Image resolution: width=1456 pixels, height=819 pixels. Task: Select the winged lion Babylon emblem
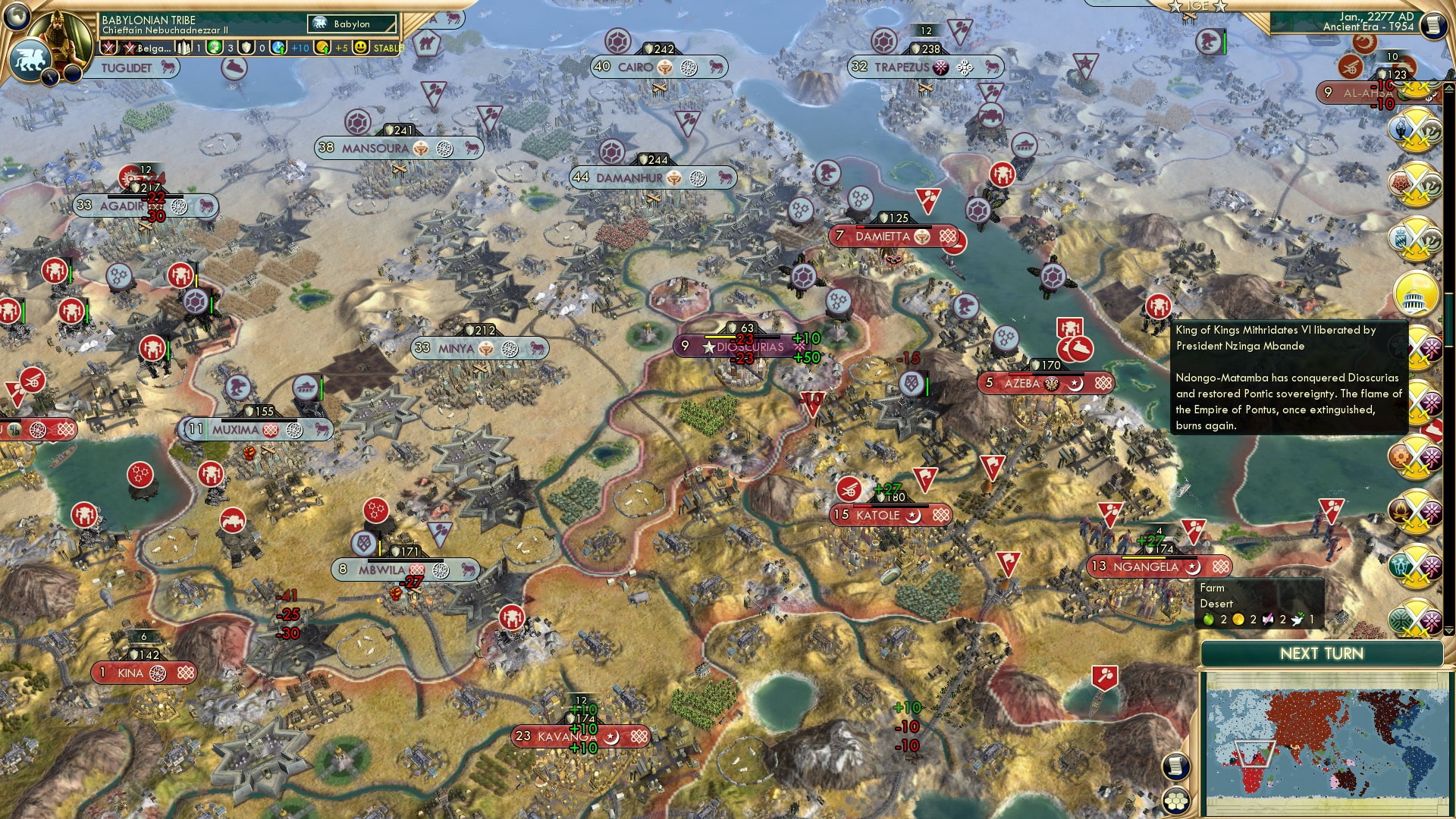tap(30, 59)
